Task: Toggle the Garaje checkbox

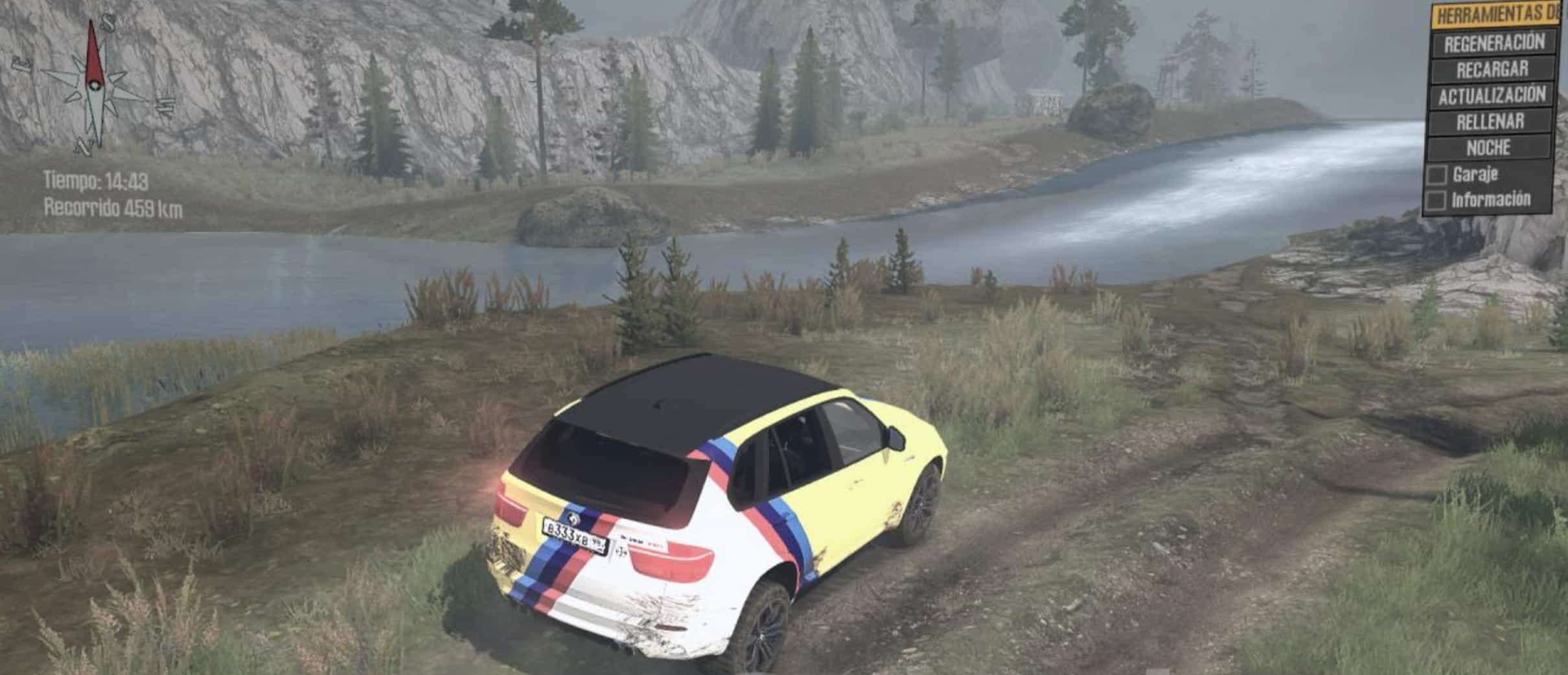Action: 1436,175
